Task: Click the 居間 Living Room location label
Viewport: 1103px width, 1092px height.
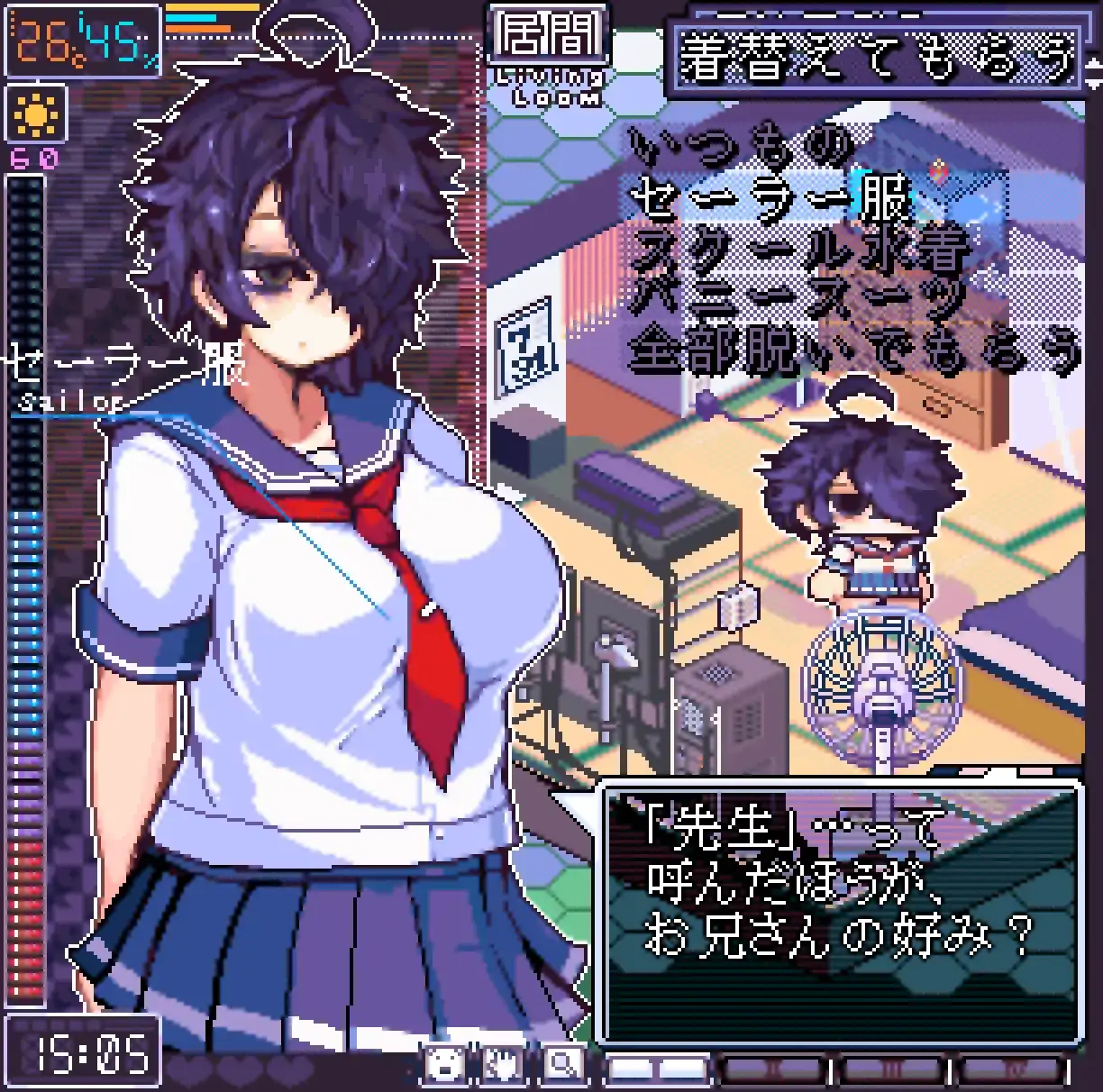Action: click(x=548, y=56)
